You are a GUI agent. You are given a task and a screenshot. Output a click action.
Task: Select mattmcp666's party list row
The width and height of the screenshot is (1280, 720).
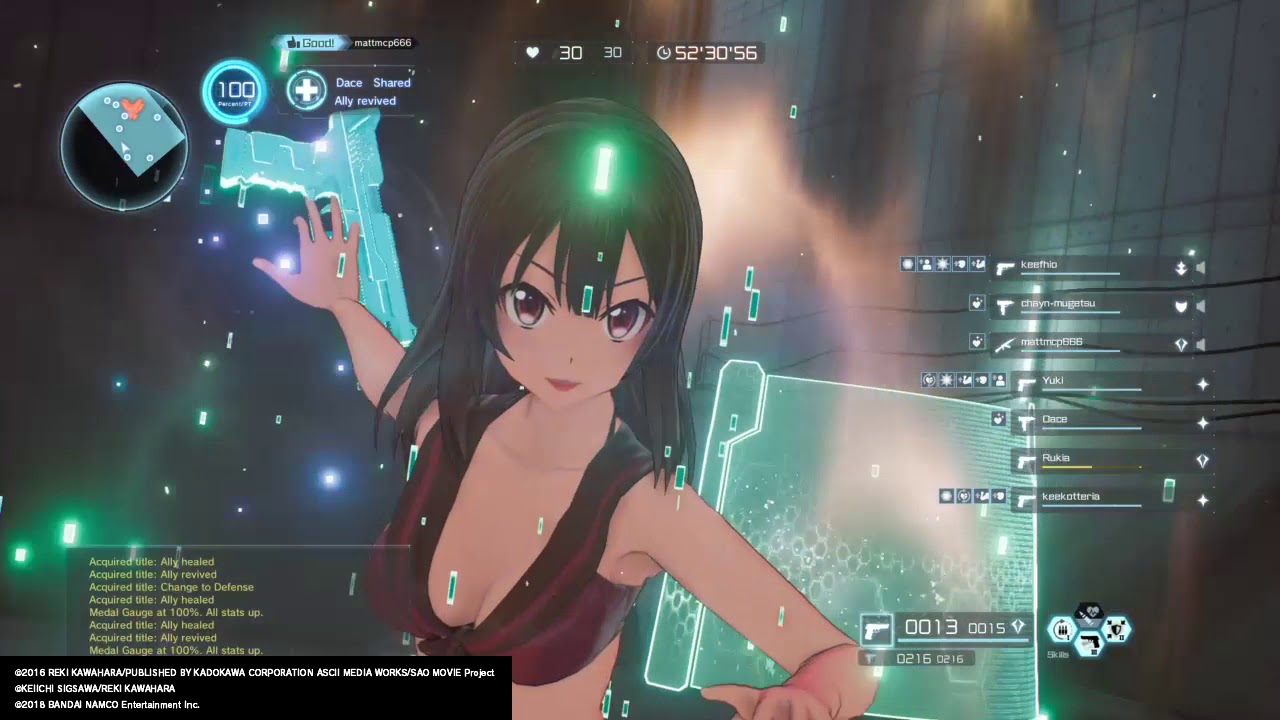point(1069,344)
